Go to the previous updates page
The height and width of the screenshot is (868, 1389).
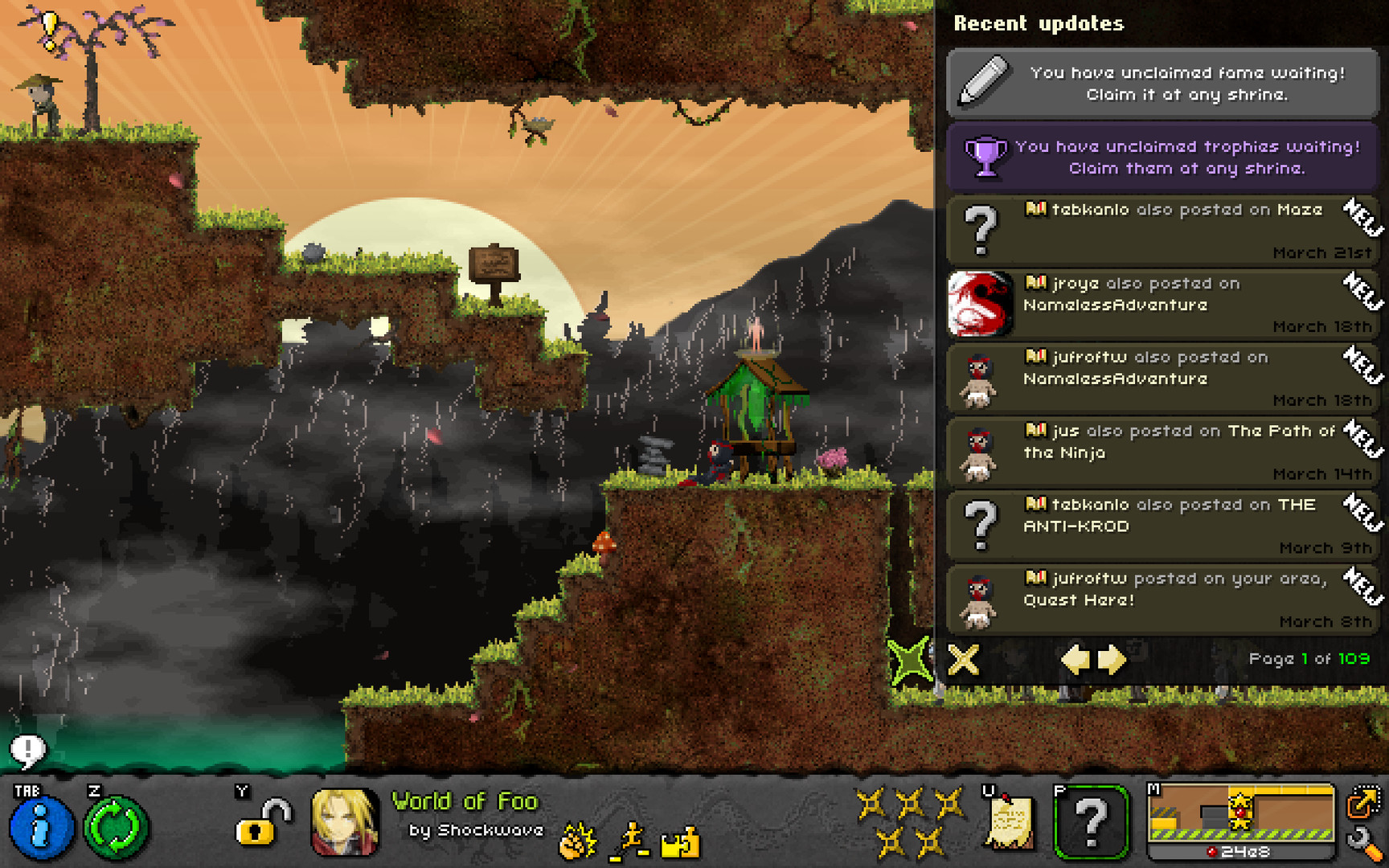[1075, 660]
